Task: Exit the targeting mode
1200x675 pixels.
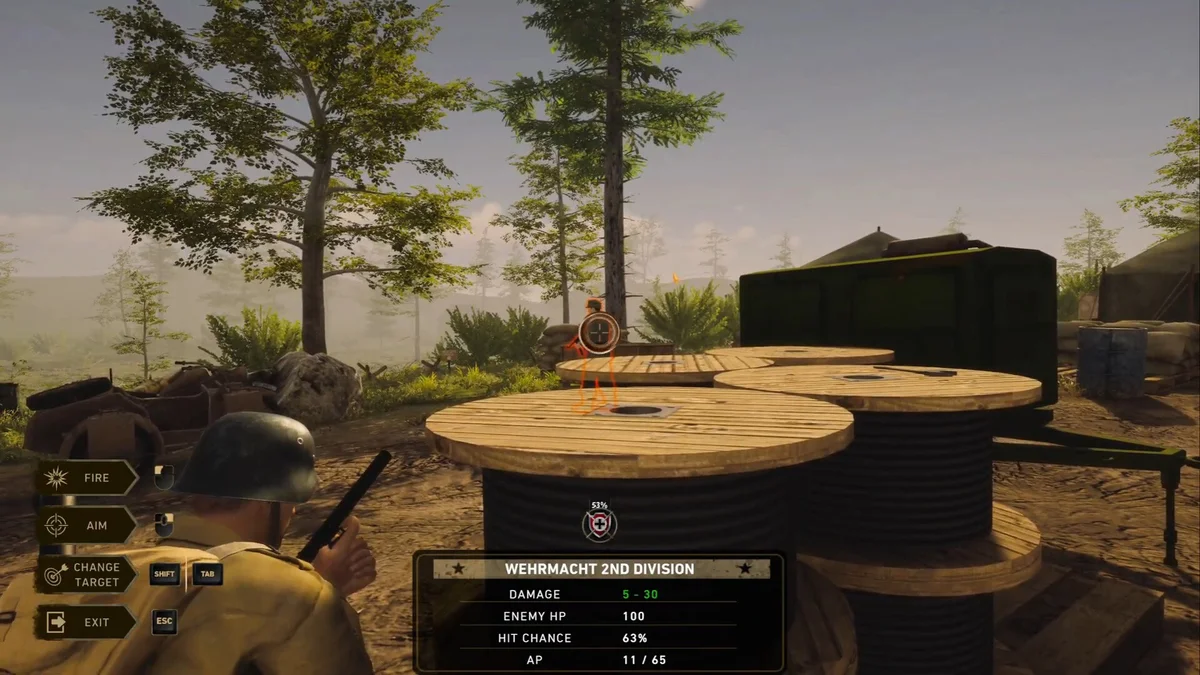Action: (x=87, y=622)
